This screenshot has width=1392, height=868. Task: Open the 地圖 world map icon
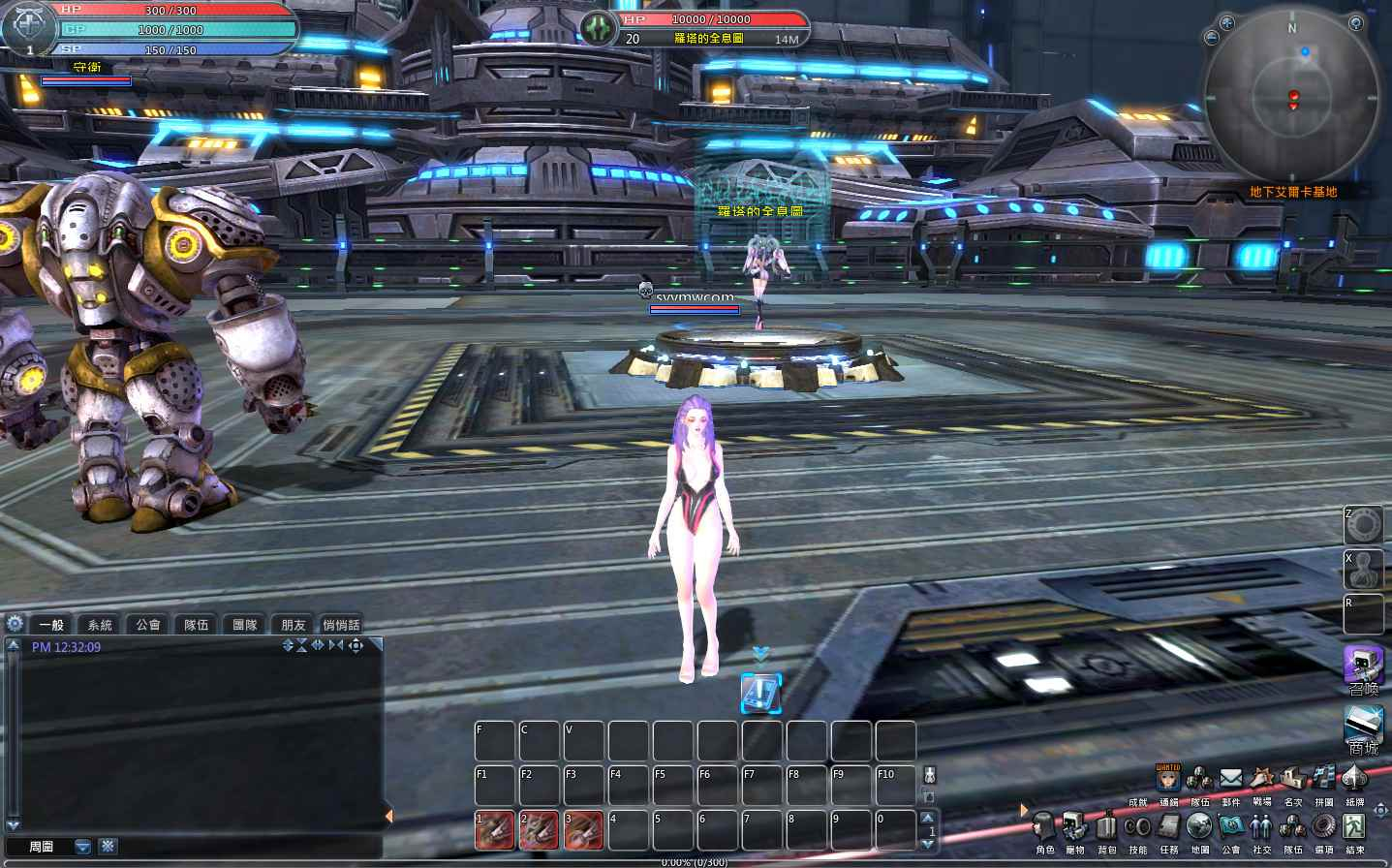pos(1199,828)
